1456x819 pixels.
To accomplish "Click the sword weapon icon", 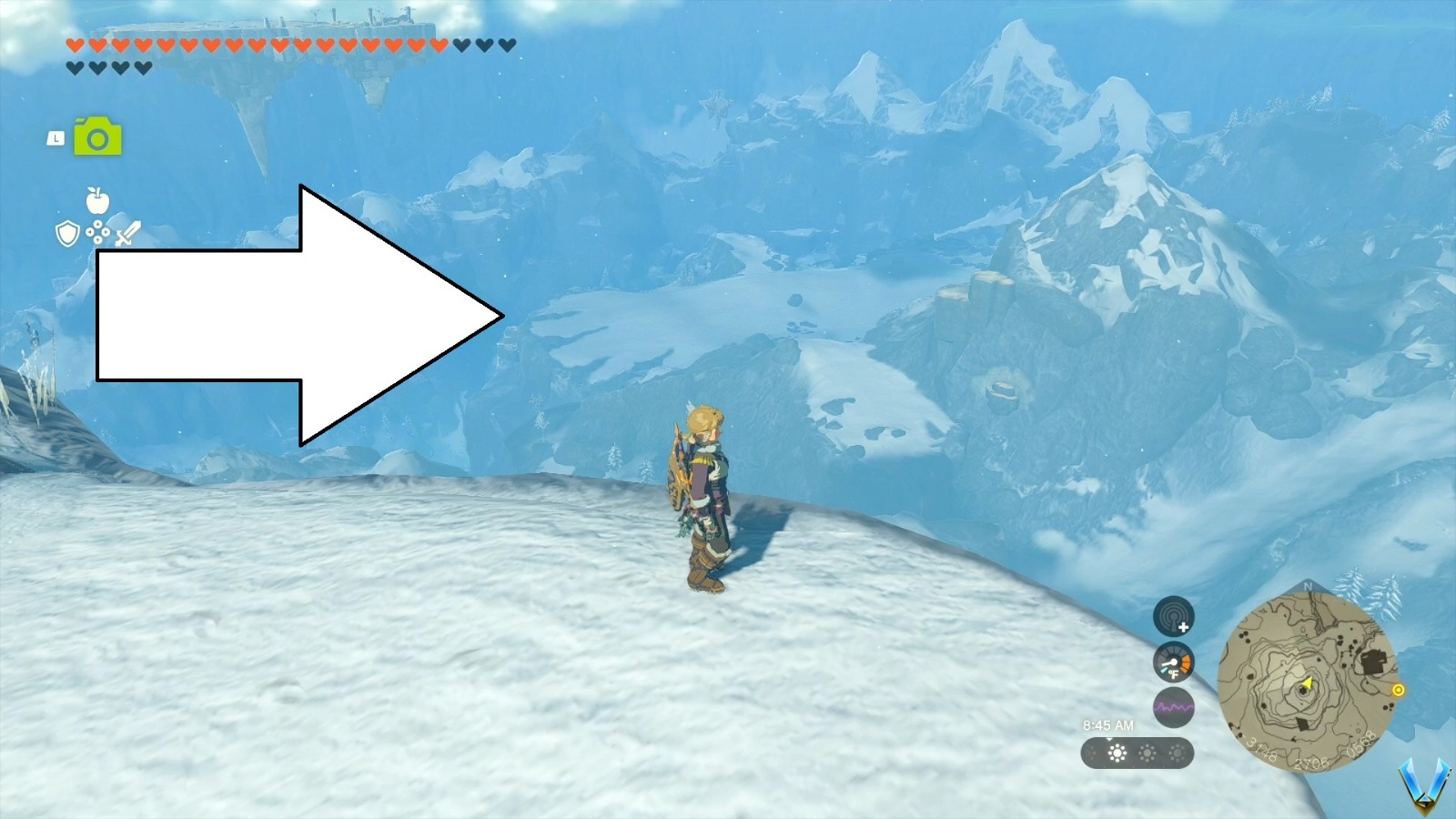I will pos(128,233).
